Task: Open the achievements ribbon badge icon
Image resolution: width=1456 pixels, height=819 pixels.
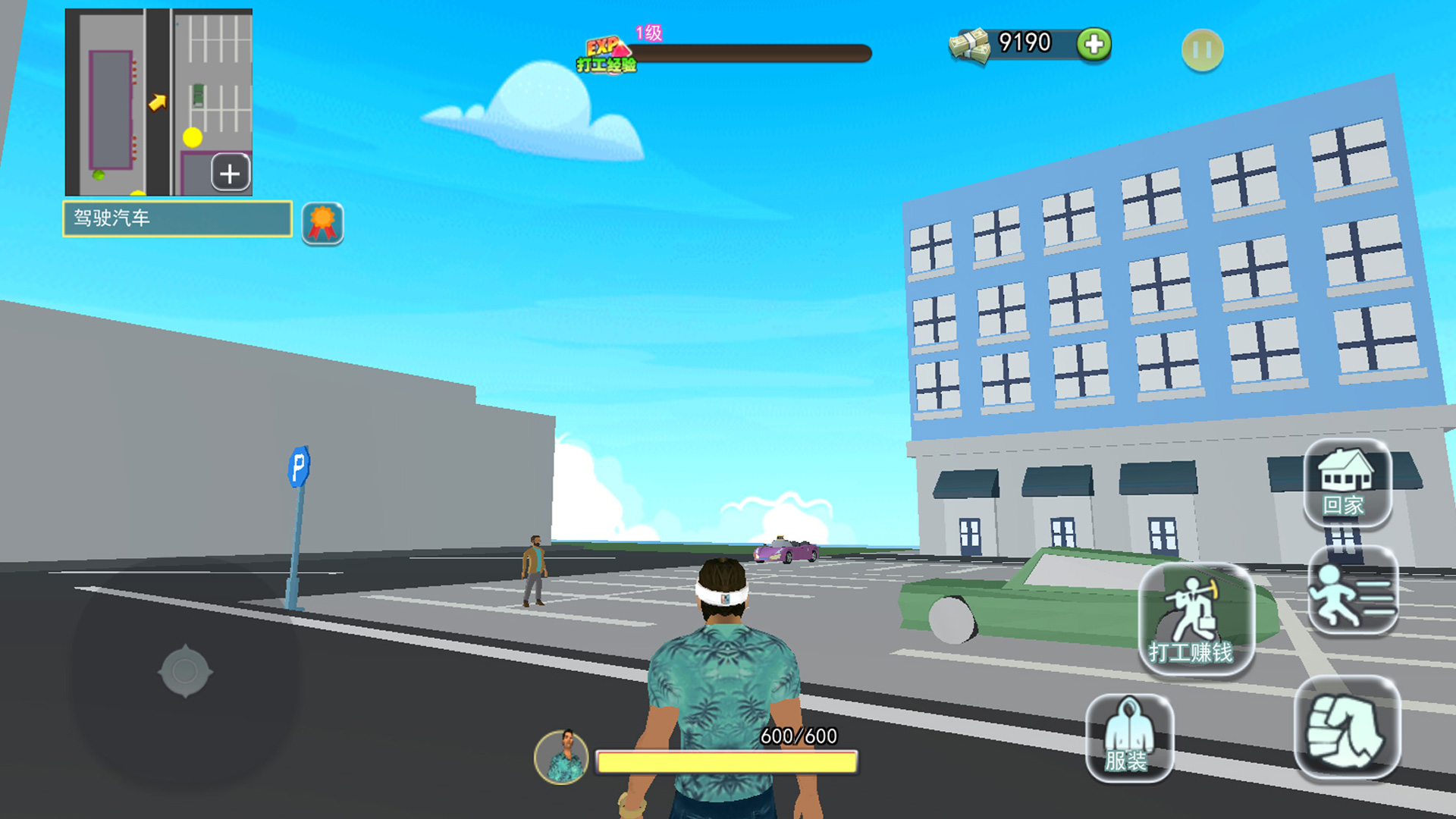Action: pyautogui.click(x=322, y=223)
